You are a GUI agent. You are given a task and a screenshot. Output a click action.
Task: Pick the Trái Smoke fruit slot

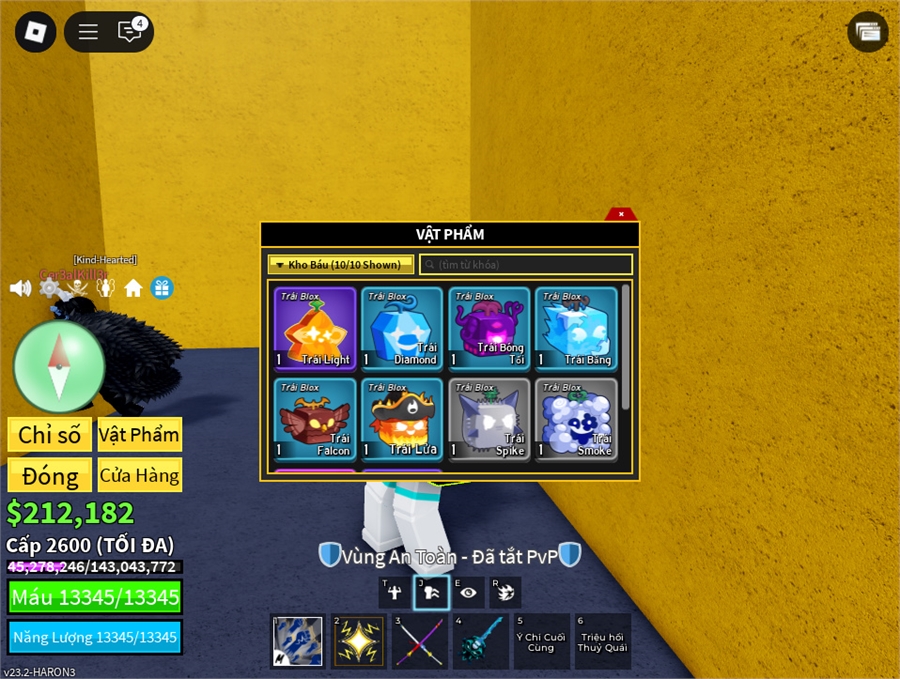coord(576,419)
